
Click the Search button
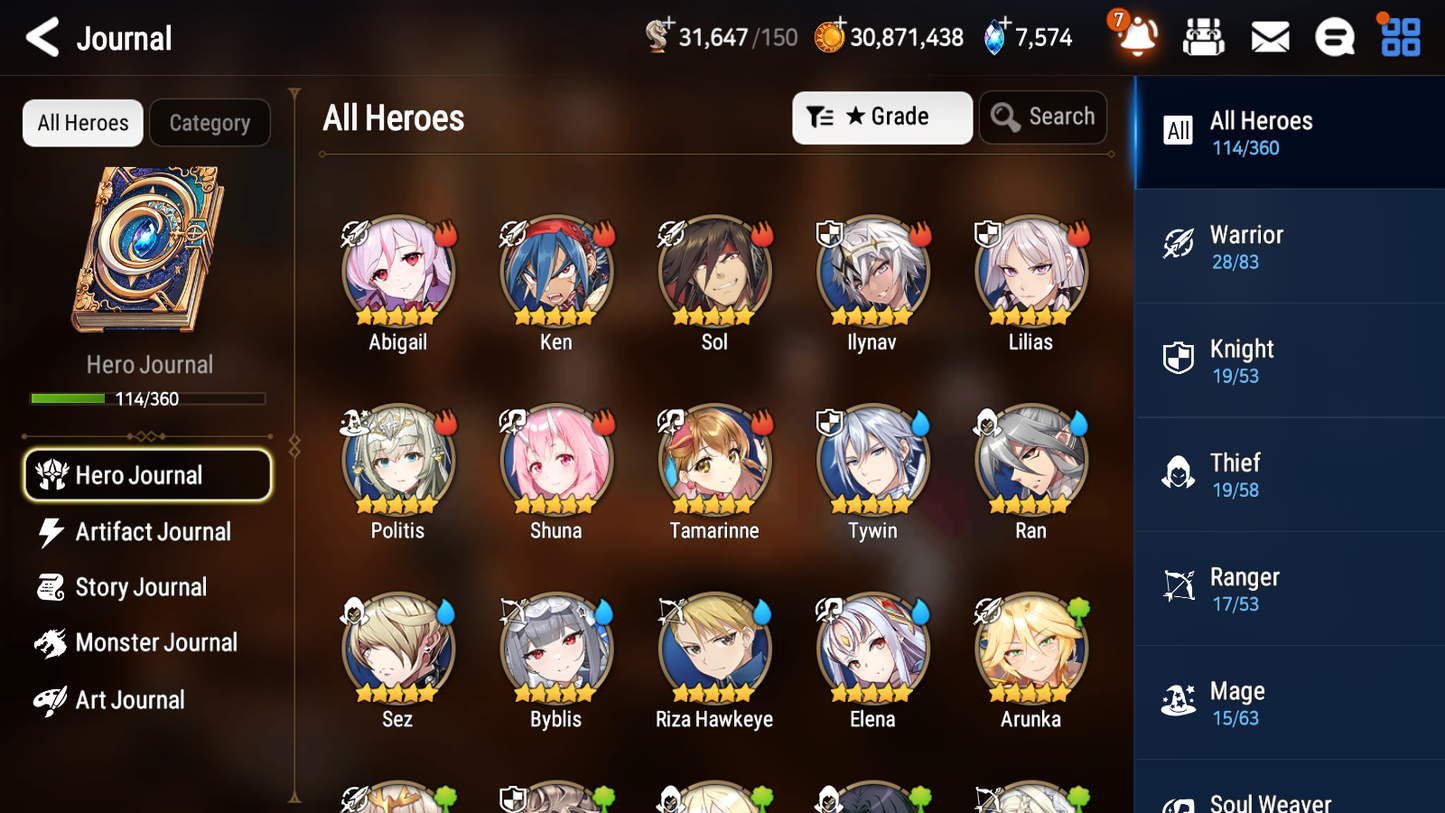[x=1043, y=117]
